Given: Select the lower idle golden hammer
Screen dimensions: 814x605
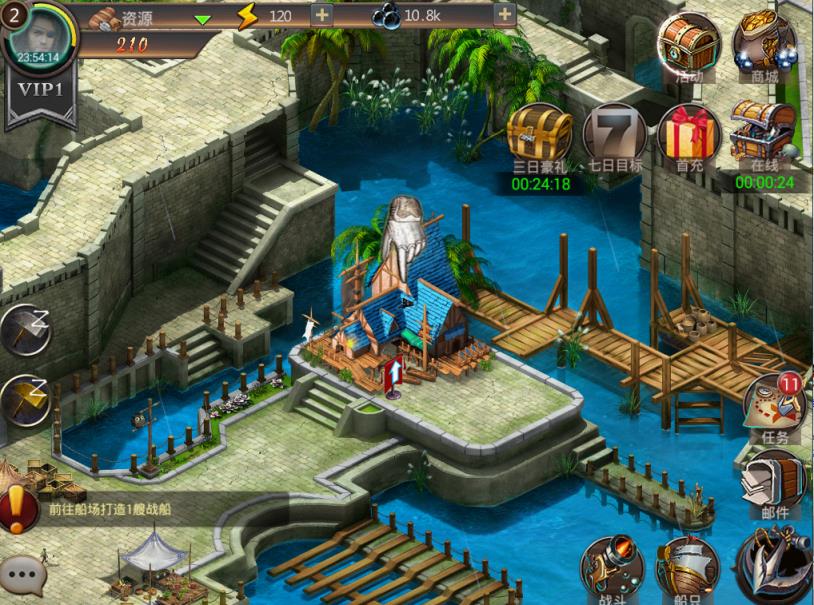Looking at the screenshot, I should (25, 400).
